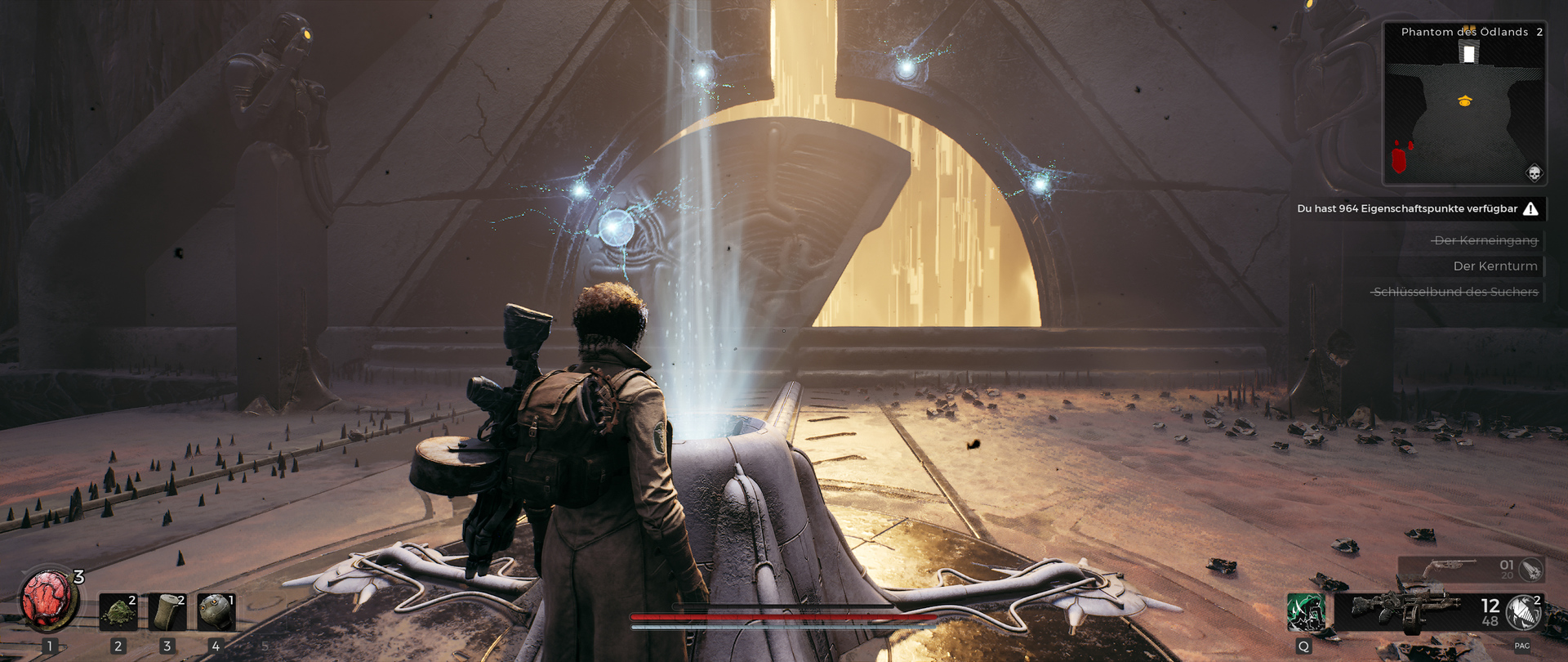Activate the green archetype skill icon
This screenshot has height=662, width=1568.
click(1305, 612)
